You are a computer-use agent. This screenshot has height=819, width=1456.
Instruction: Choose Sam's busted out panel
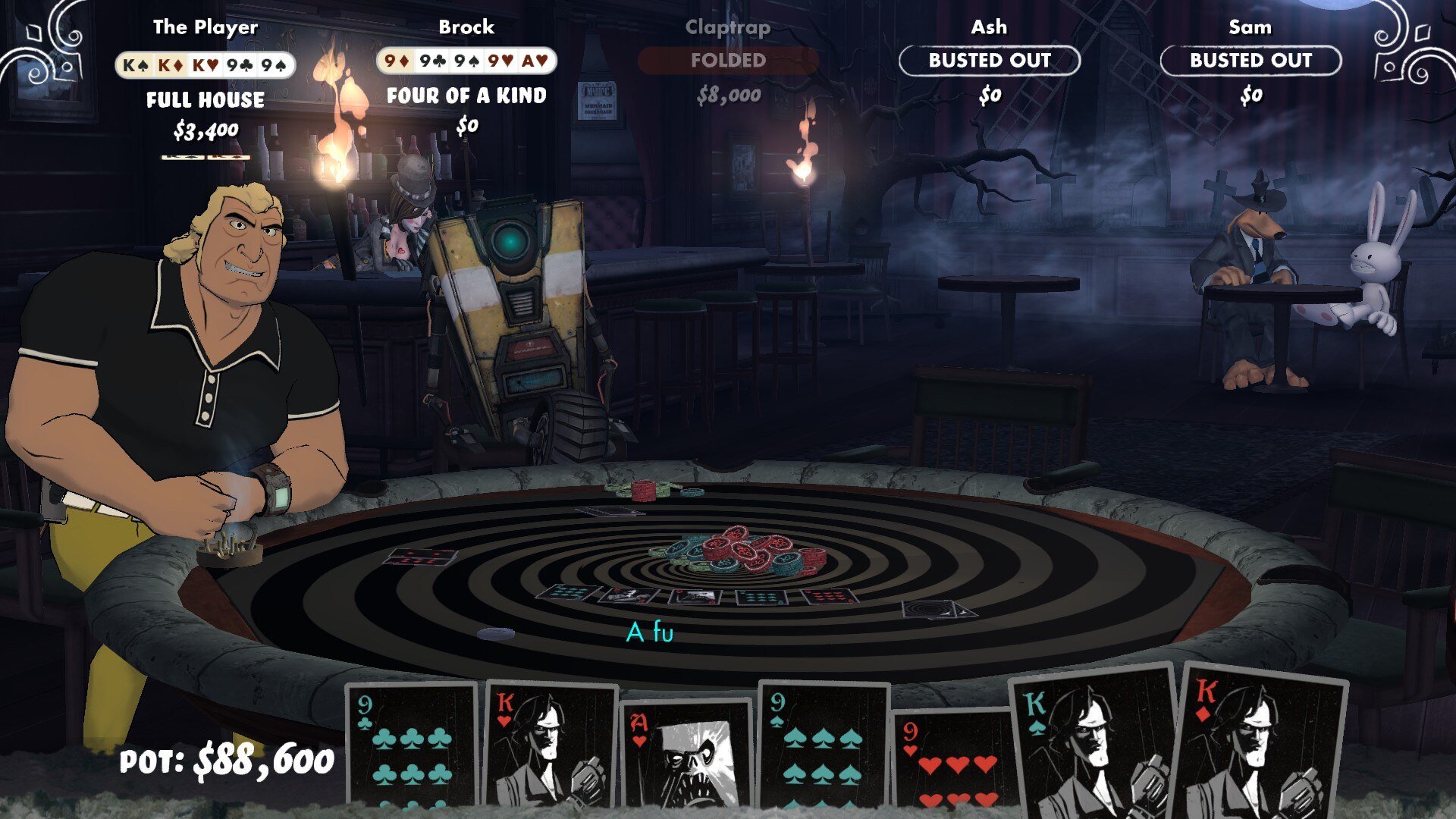click(1250, 61)
